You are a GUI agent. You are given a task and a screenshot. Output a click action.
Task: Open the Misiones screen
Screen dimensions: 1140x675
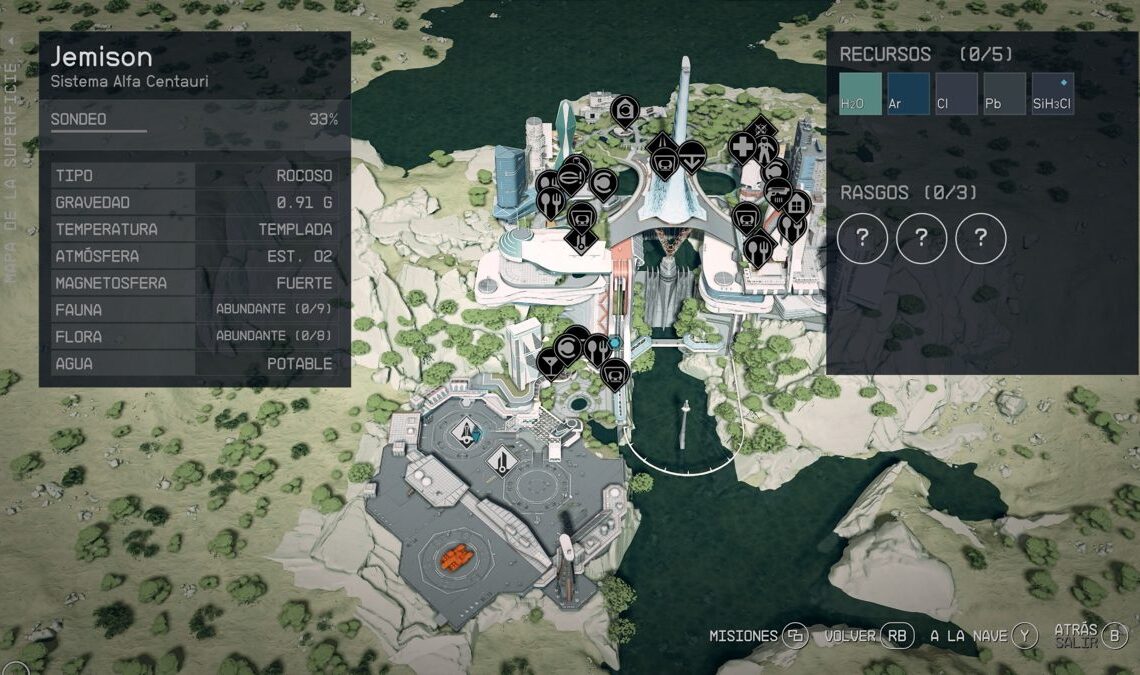pos(758,636)
